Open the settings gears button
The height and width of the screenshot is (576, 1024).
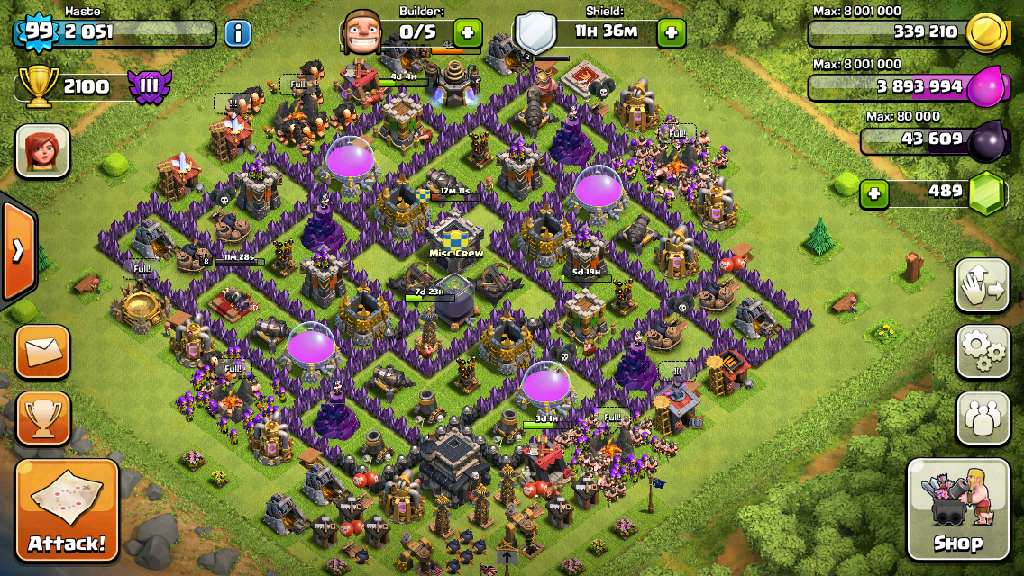point(982,351)
